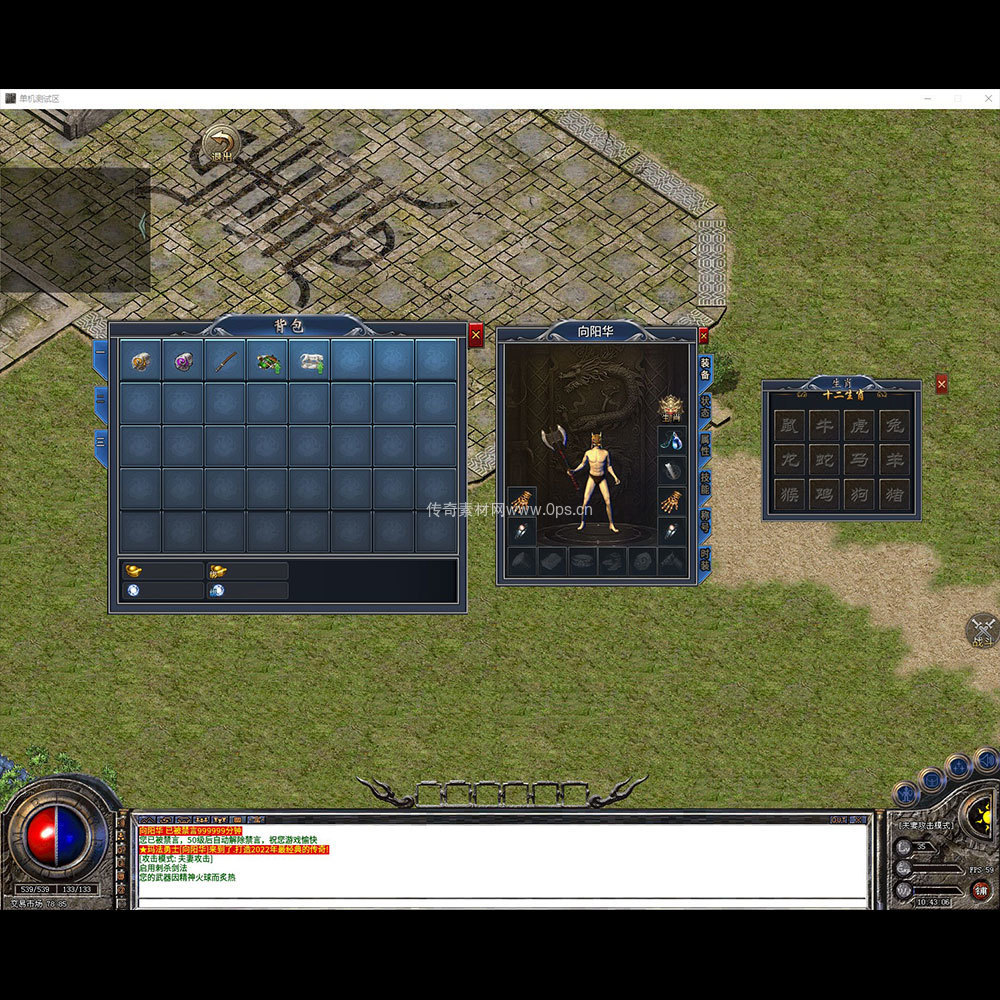The height and width of the screenshot is (1000, 1000).
Task: Switch to the 状态 status tab
Action: [x=704, y=405]
